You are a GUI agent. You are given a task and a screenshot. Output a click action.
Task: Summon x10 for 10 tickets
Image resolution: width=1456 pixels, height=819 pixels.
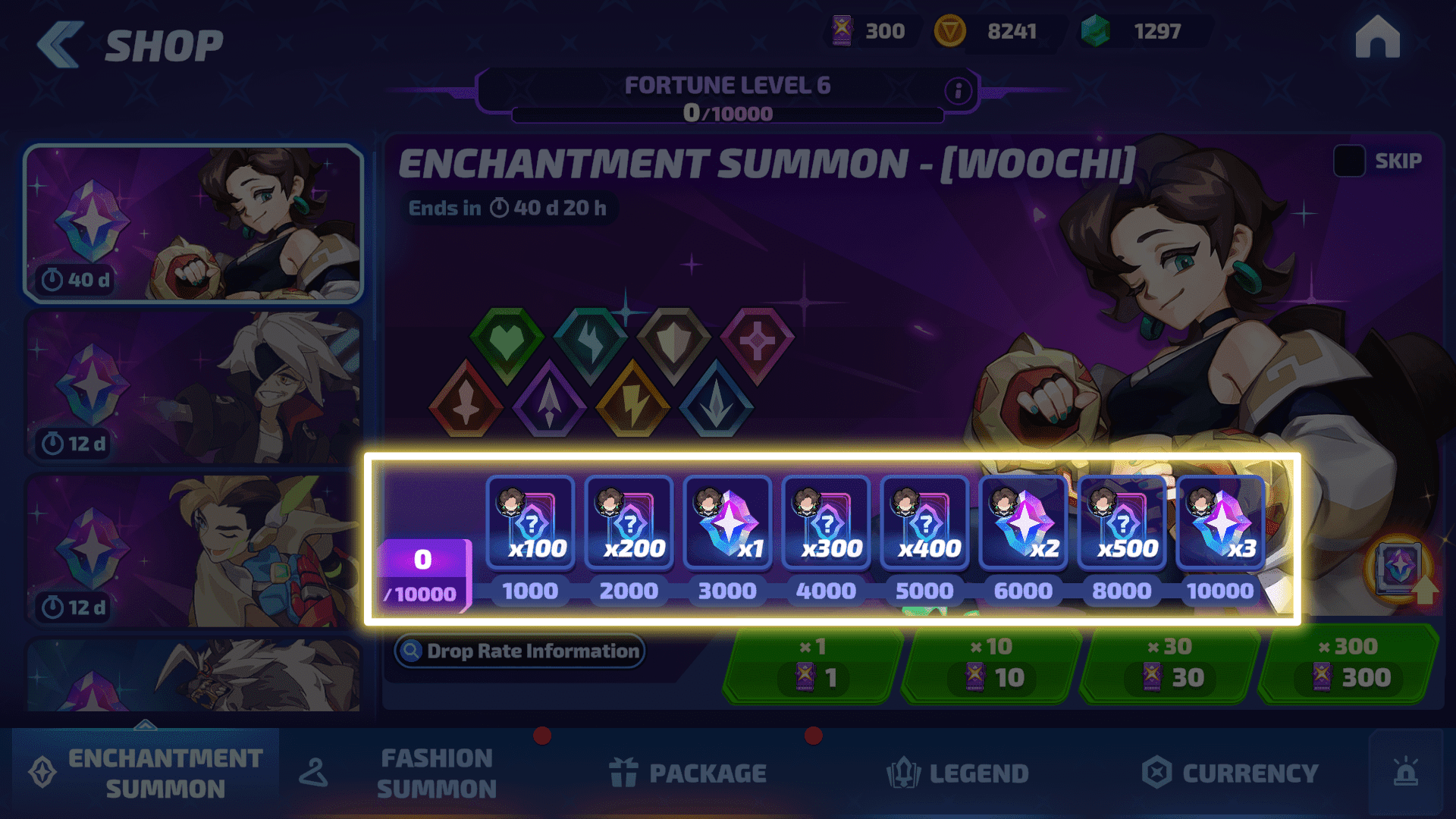(x=992, y=665)
